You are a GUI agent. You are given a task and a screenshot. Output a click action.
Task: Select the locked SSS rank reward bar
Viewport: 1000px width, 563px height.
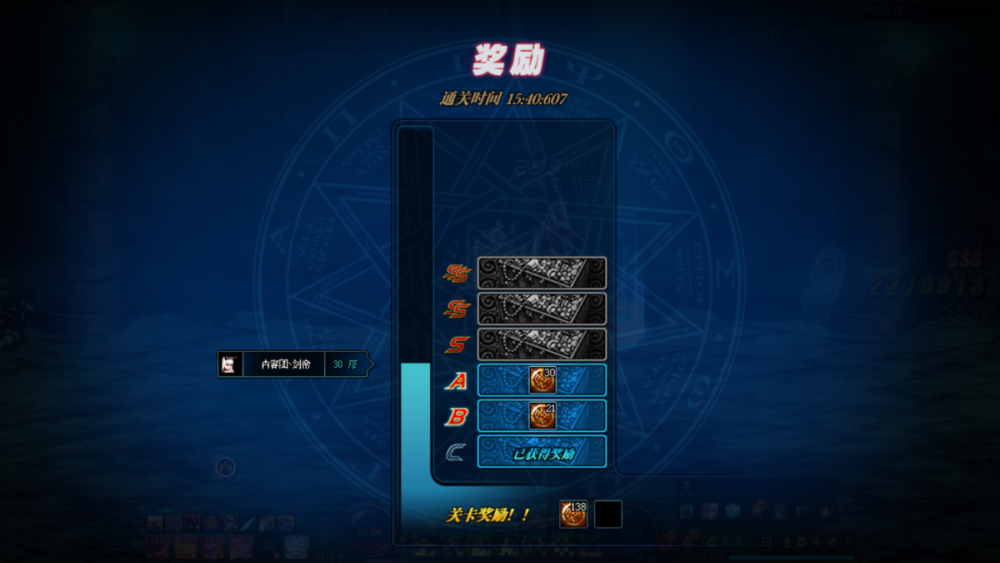[x=542, y=273]
